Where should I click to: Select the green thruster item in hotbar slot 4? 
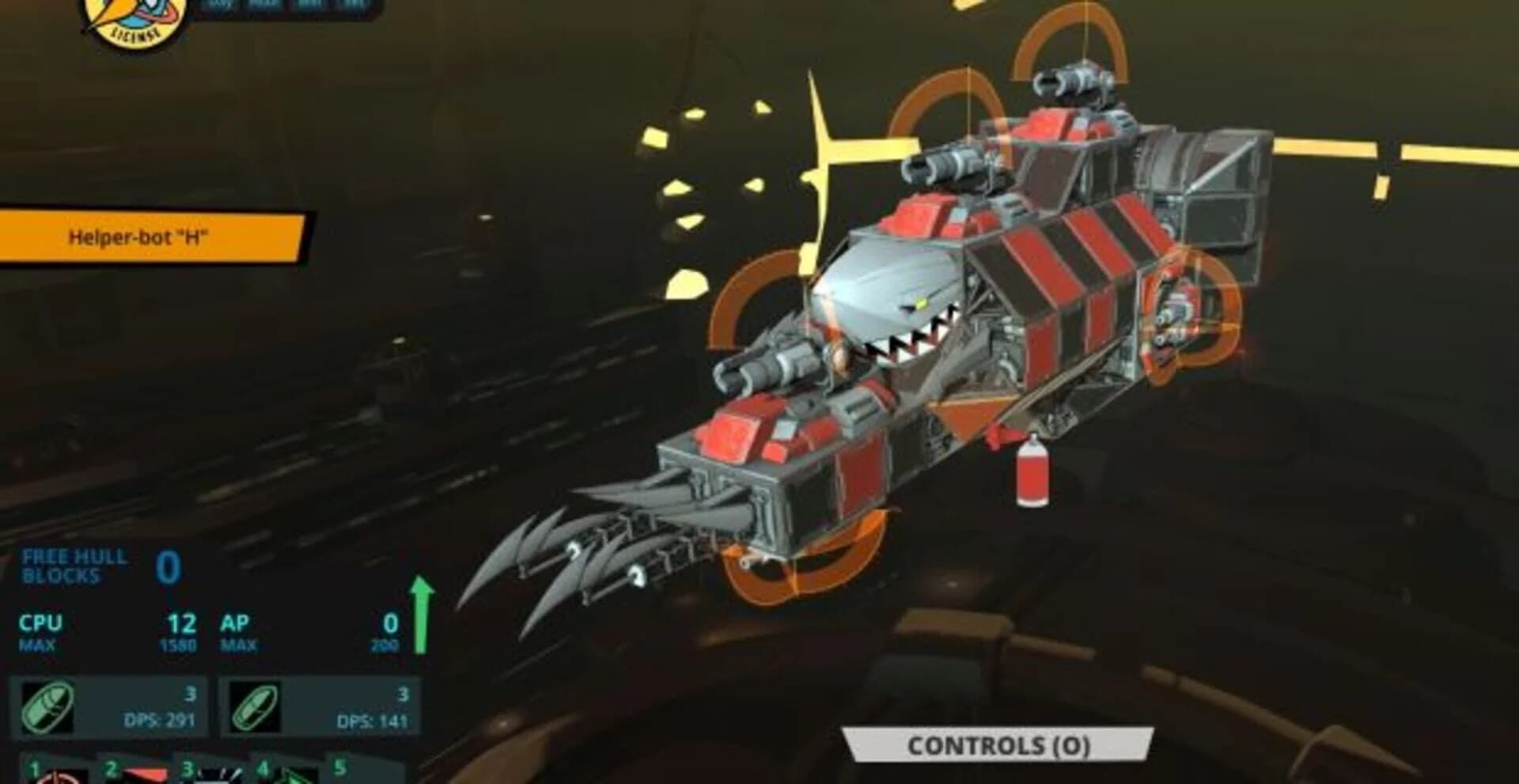click(297, 775)
